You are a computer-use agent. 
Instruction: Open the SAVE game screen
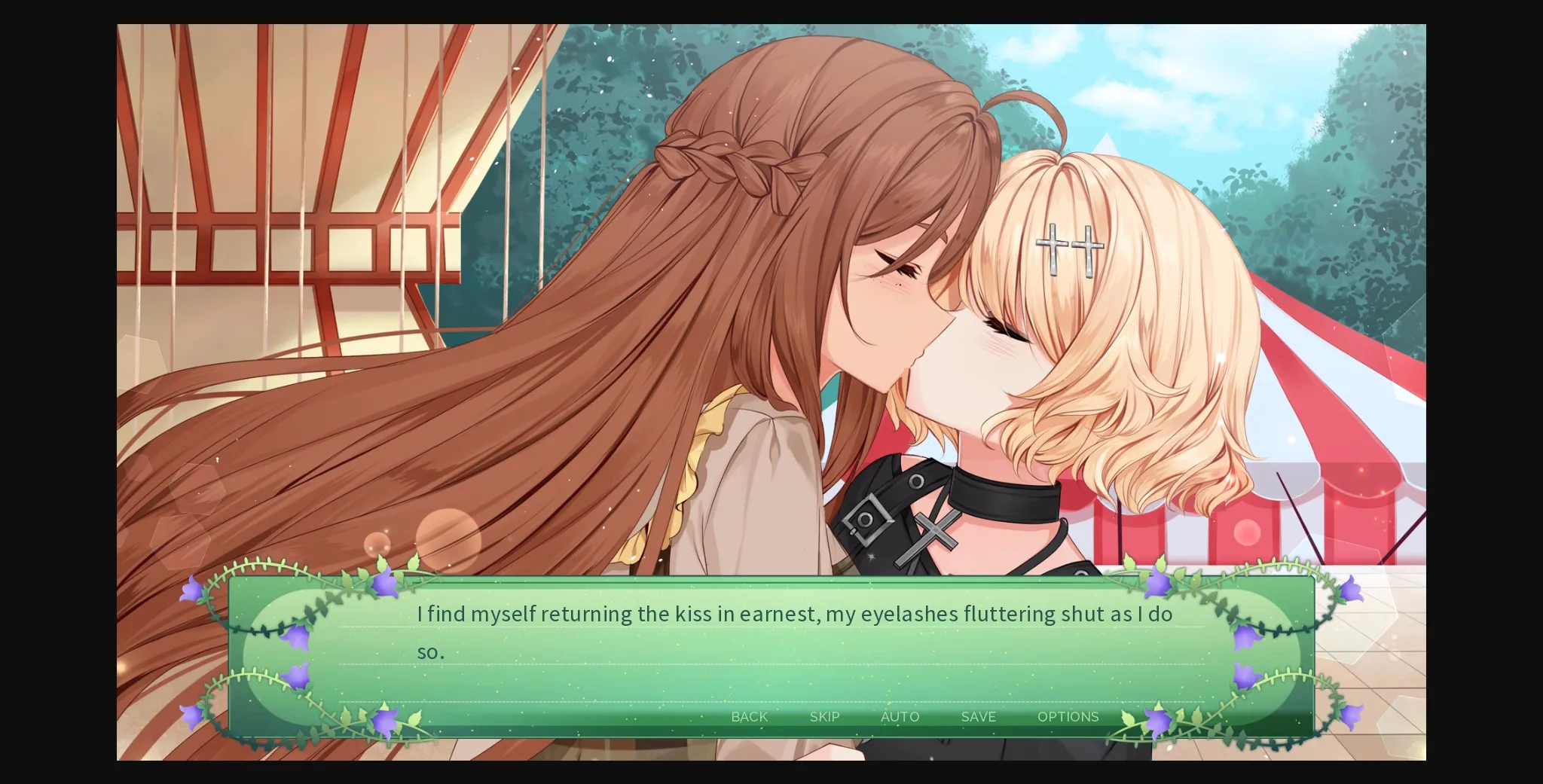tap(977, 717)
